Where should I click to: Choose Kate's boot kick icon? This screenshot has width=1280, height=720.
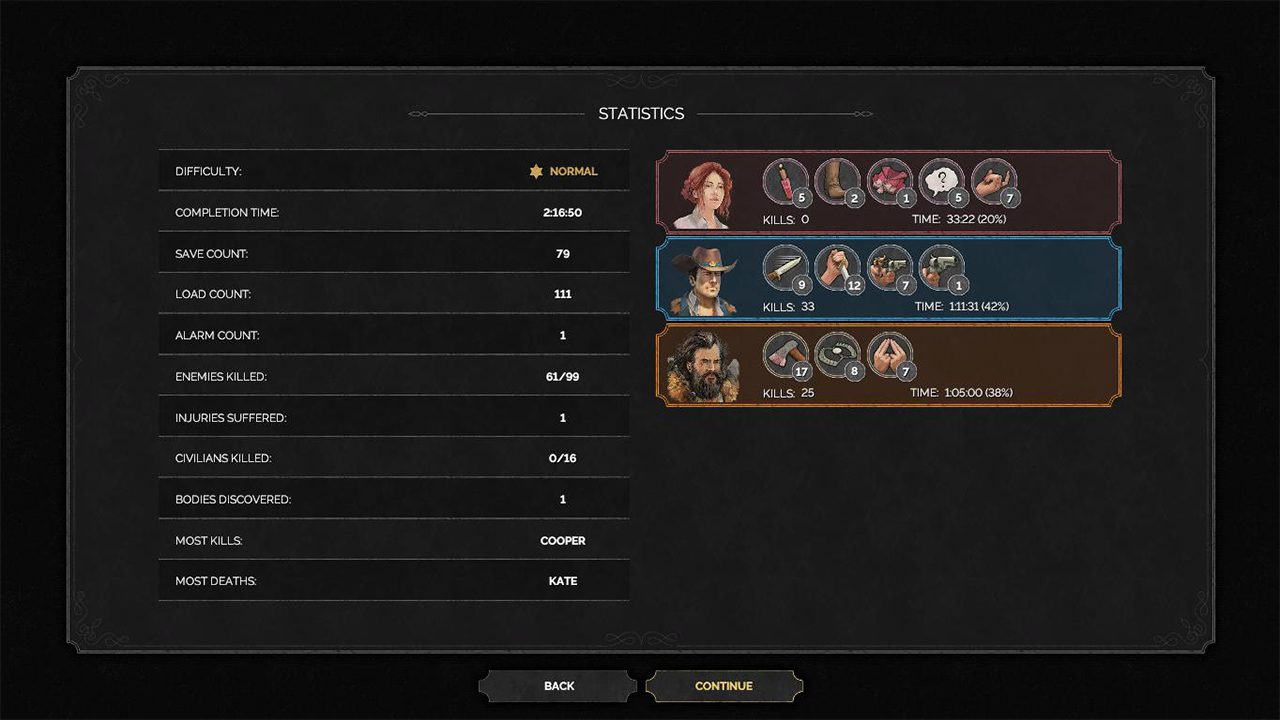(x=837, y=181)
